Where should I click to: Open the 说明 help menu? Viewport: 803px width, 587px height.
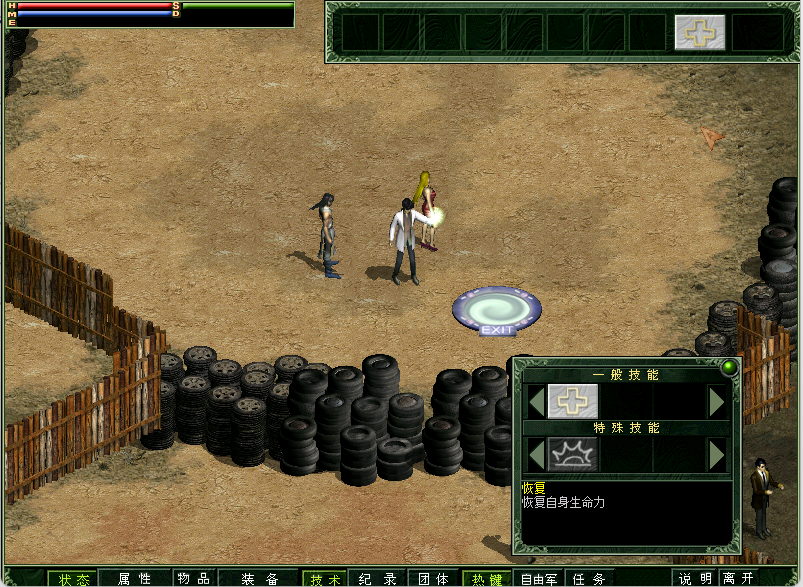tap(696, 578)
